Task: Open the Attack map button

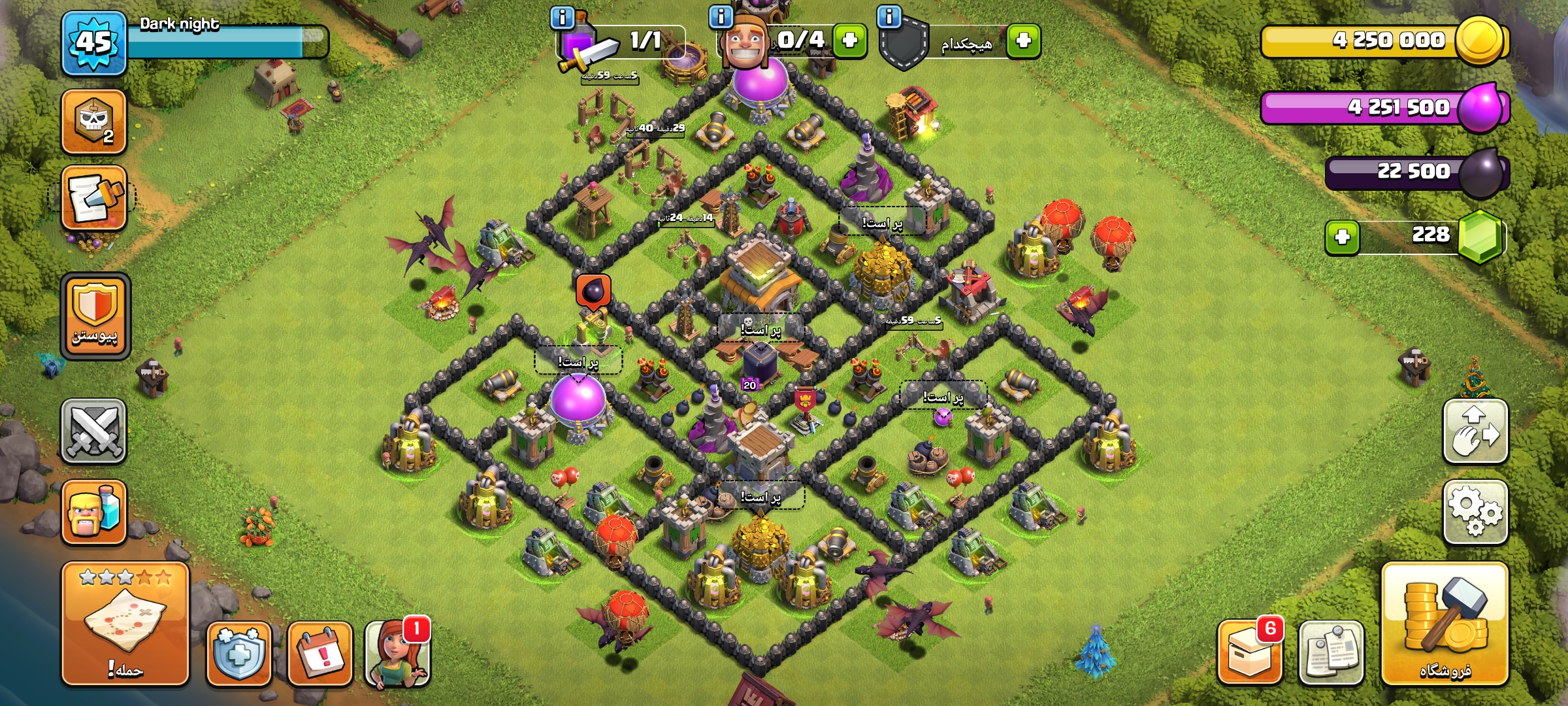Action: coord(125,623)
